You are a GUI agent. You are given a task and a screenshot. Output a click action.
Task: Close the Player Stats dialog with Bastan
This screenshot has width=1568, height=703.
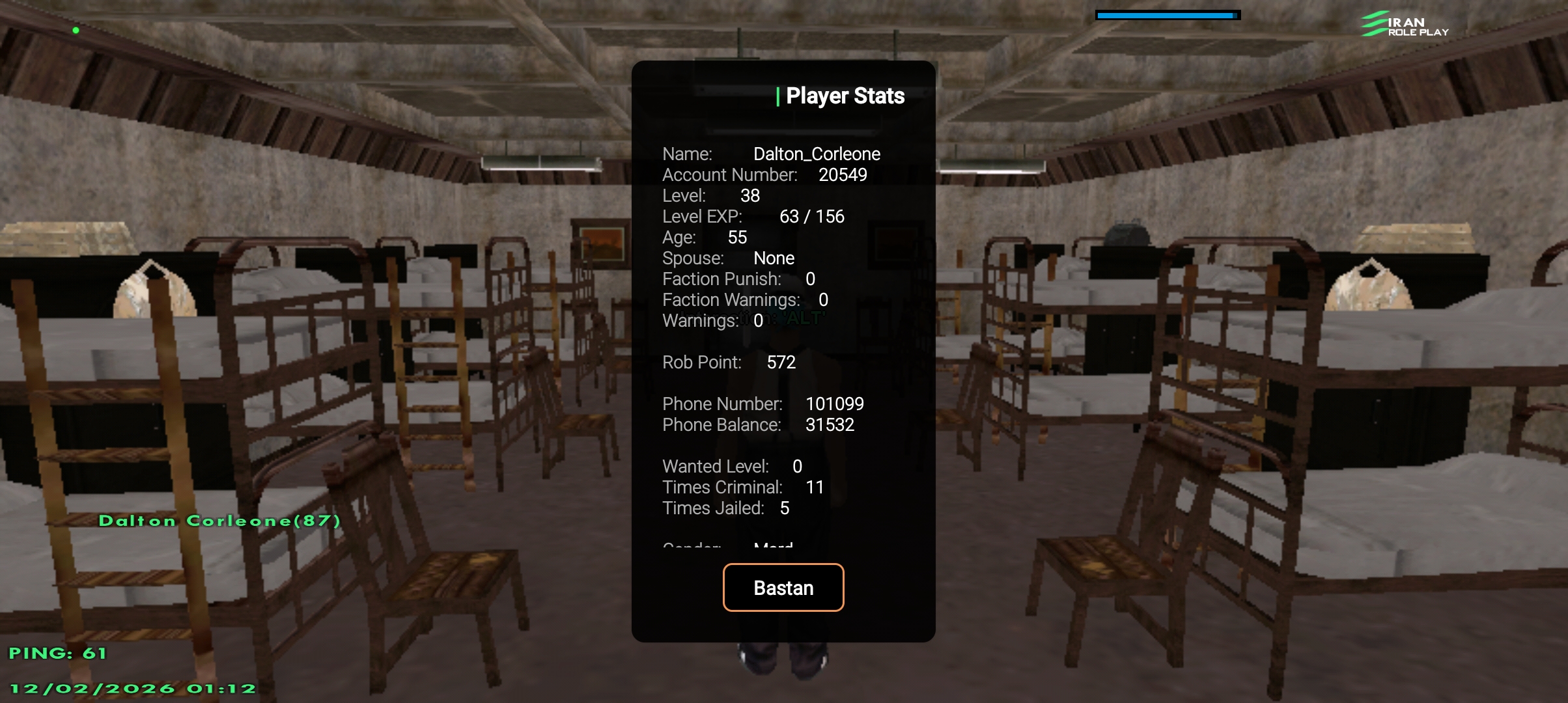783,587
